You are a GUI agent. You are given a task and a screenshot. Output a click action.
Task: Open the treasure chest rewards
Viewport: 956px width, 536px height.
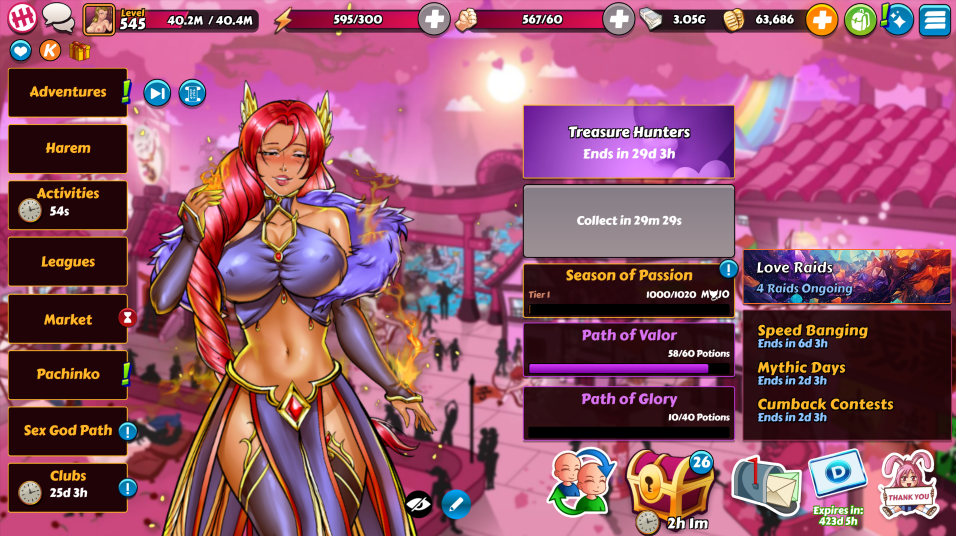(x=670, y=484)
